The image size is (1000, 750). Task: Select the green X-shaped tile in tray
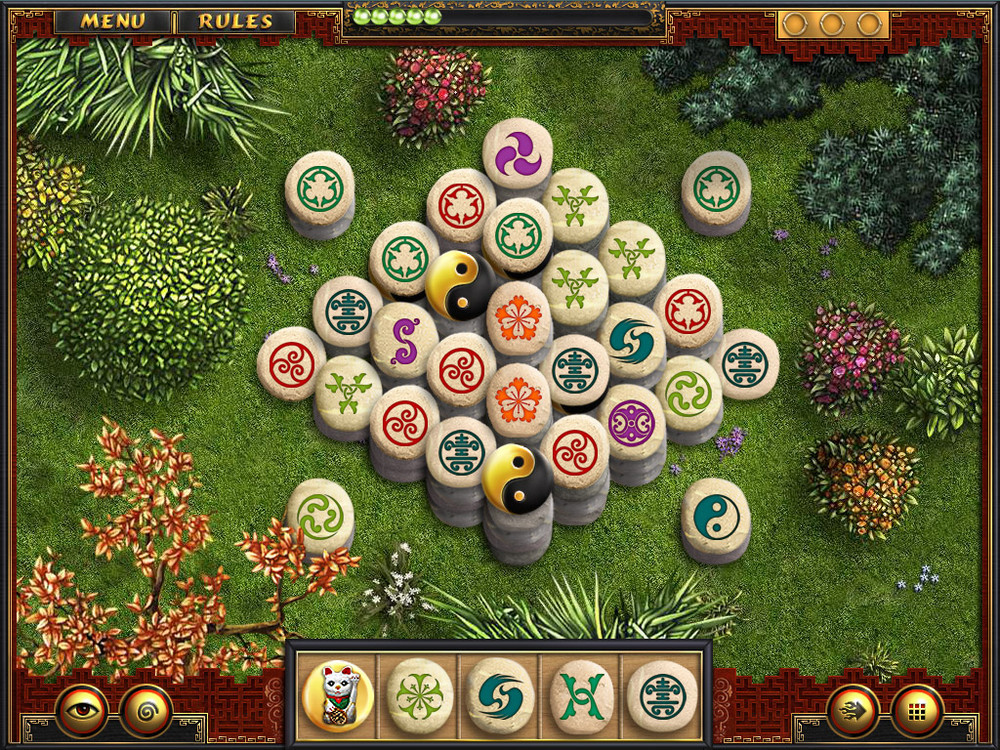[x=581, y=695]
